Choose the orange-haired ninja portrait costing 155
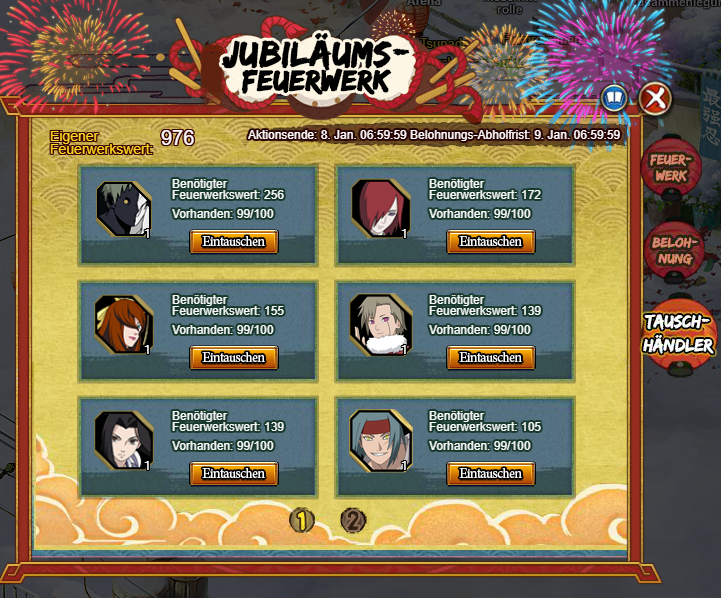The image size is (721, 598). [x=124, y=324]
